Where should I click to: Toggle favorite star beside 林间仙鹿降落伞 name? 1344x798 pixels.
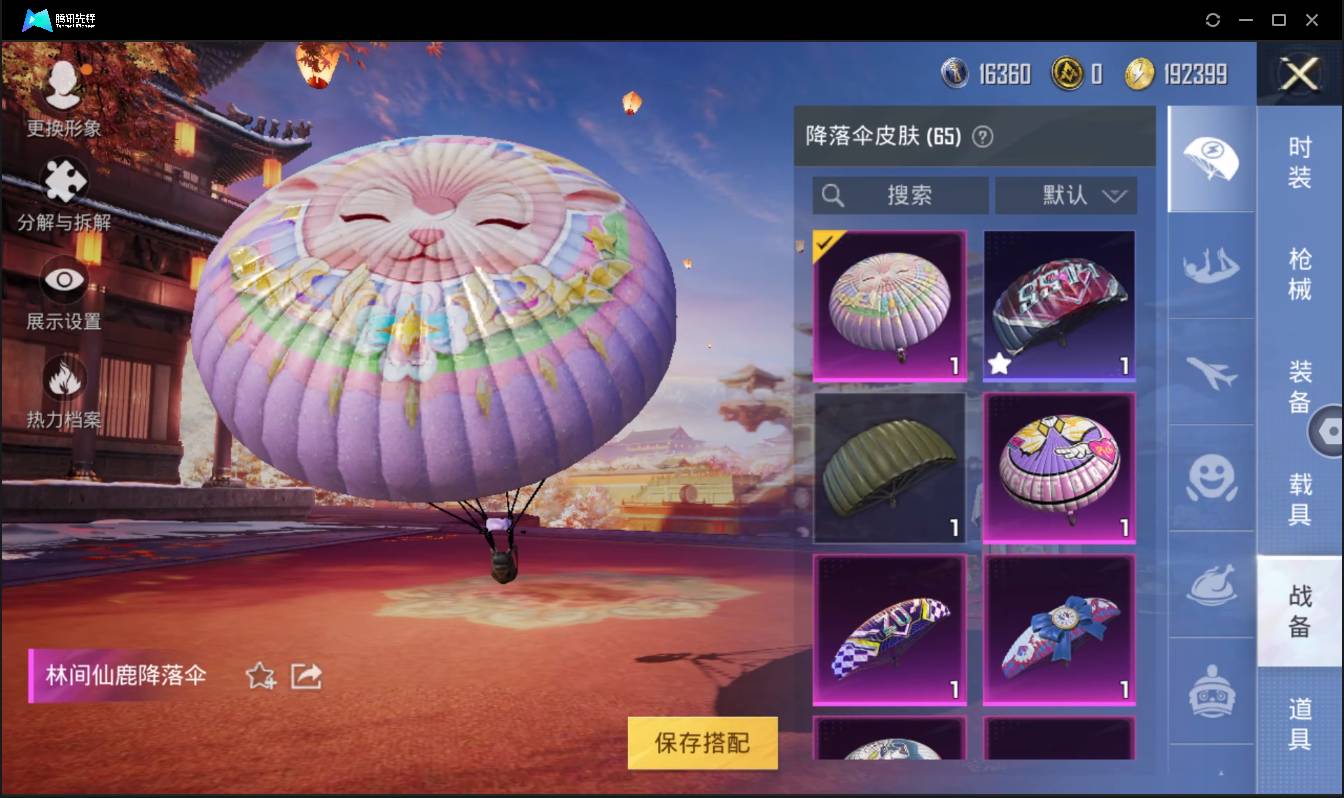(x=258, y=677)
